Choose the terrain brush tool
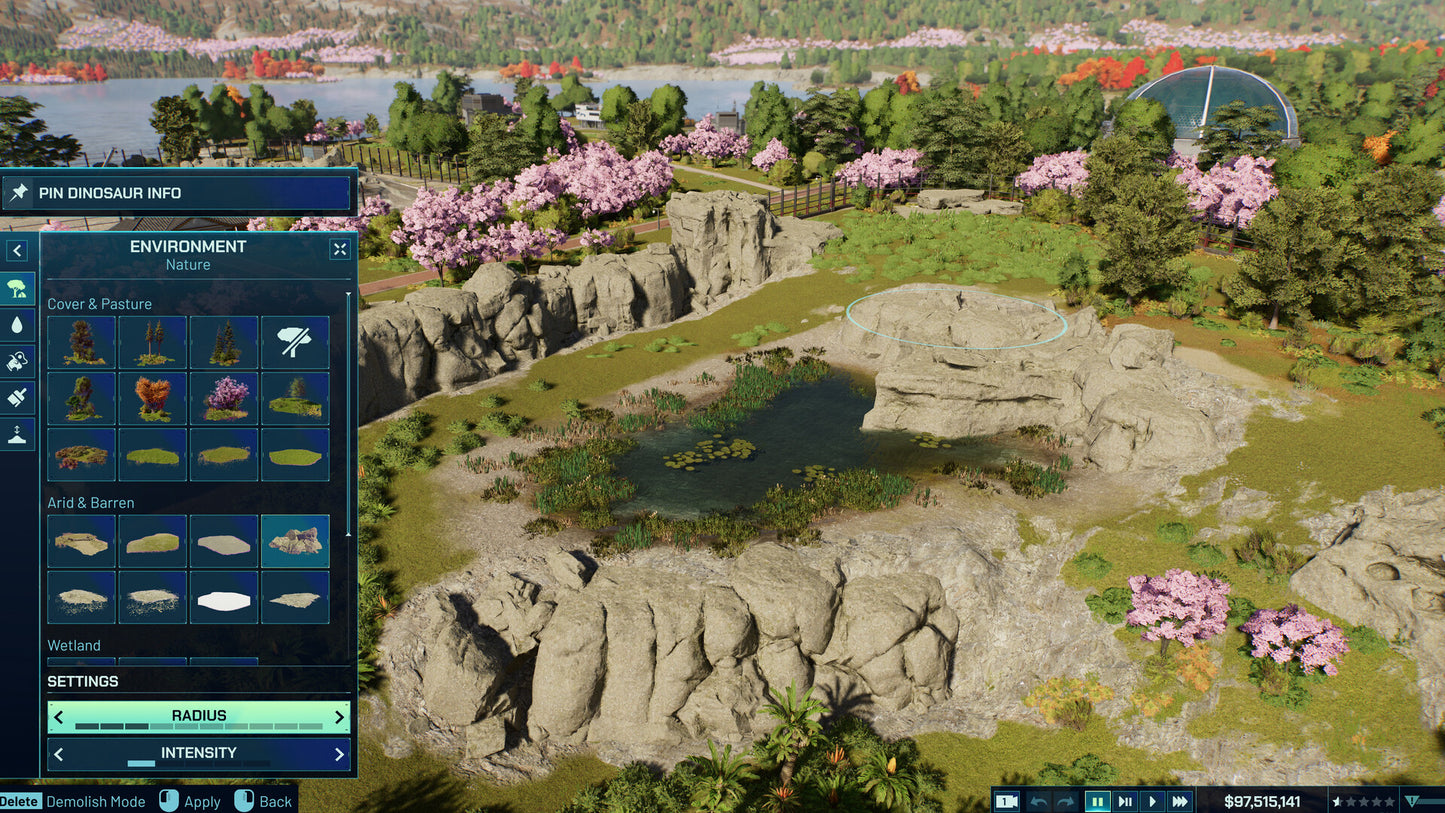This screenshot has width=1445, height=813. (x=18, y=397)
